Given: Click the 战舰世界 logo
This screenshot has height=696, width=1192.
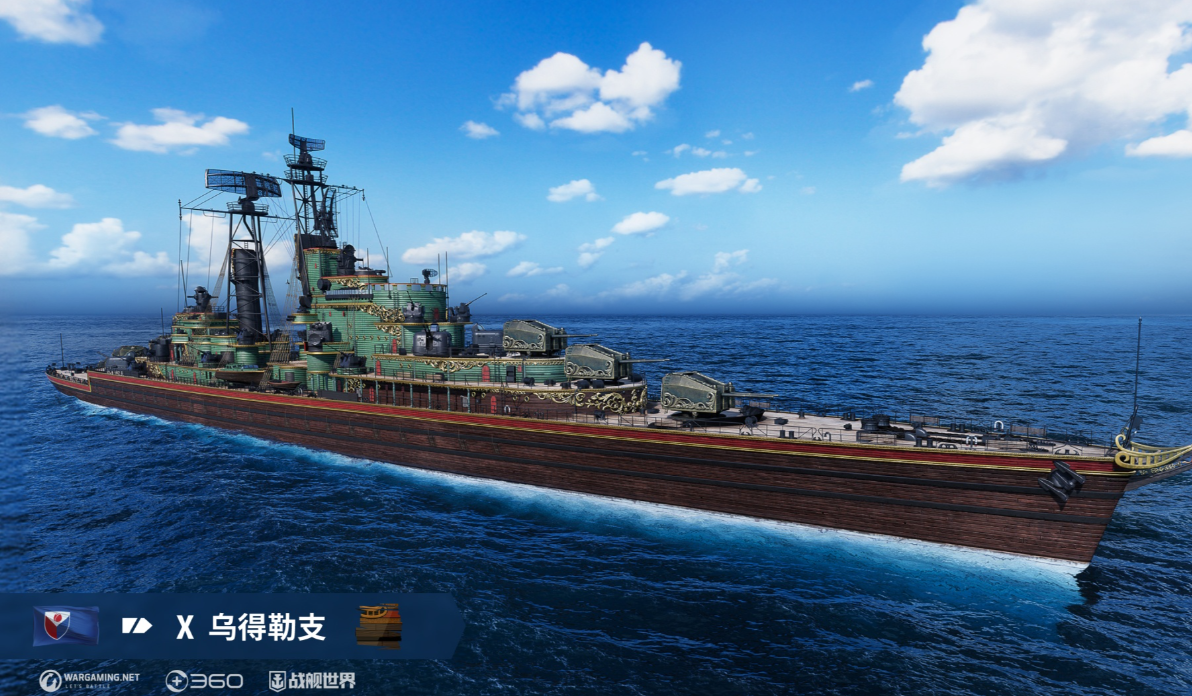Looking at the screenshot, I should (312, 681).
